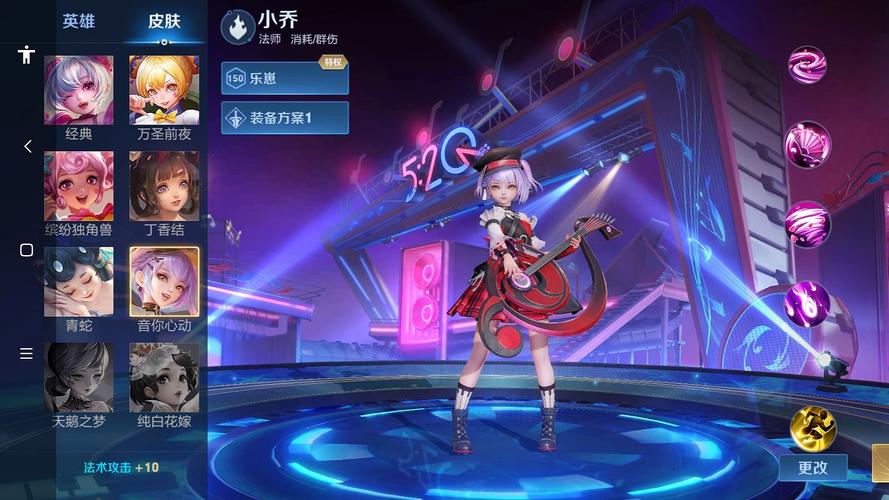The height and width of the screenshot is (500, 889).
Task: View the pink fan skill icon
Action: click(806, 145)
